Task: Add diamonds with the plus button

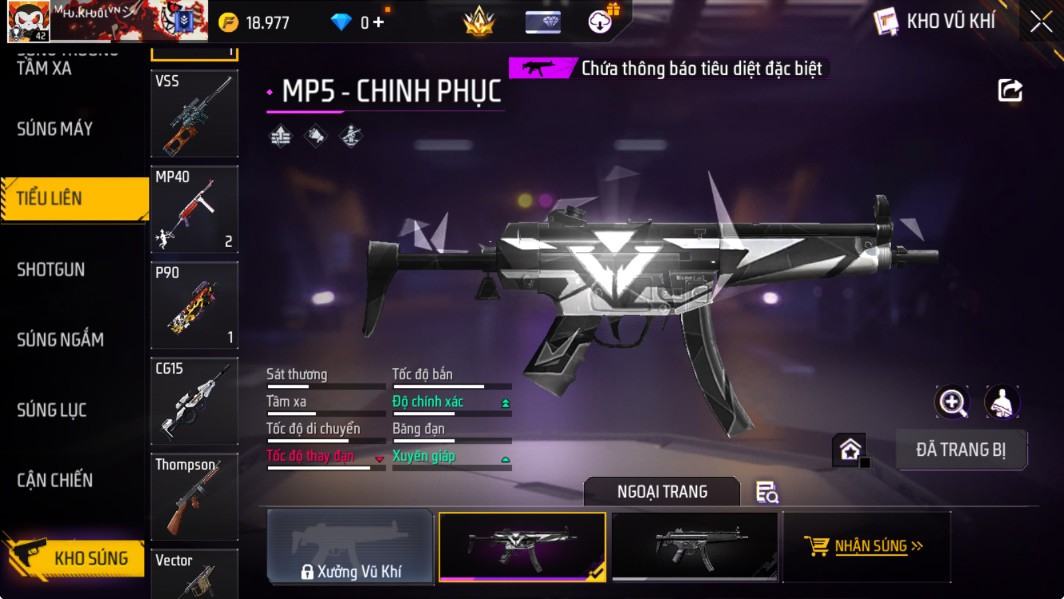Action: 378,22
